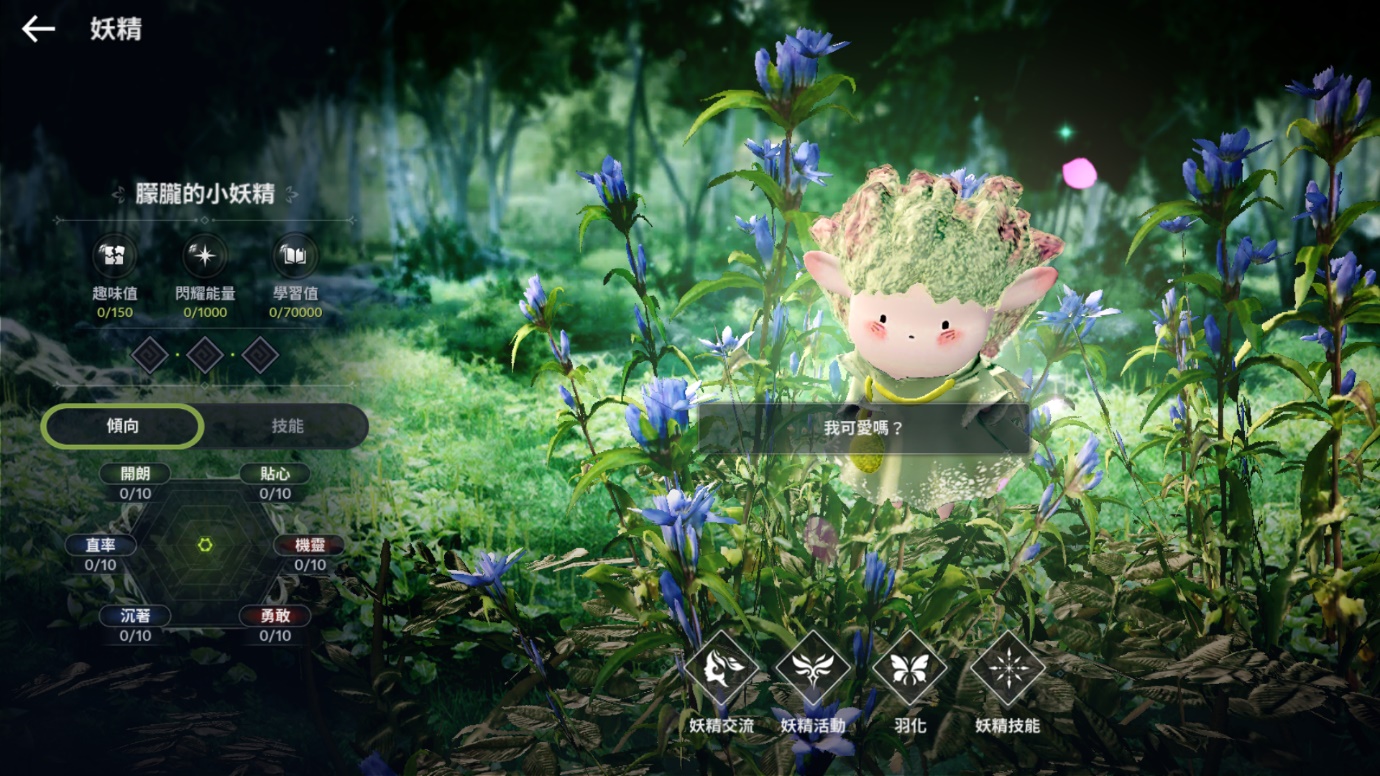Open the 妖精技能 skills menu
The image size is (1380, 776).
[x=1008, y=669]
